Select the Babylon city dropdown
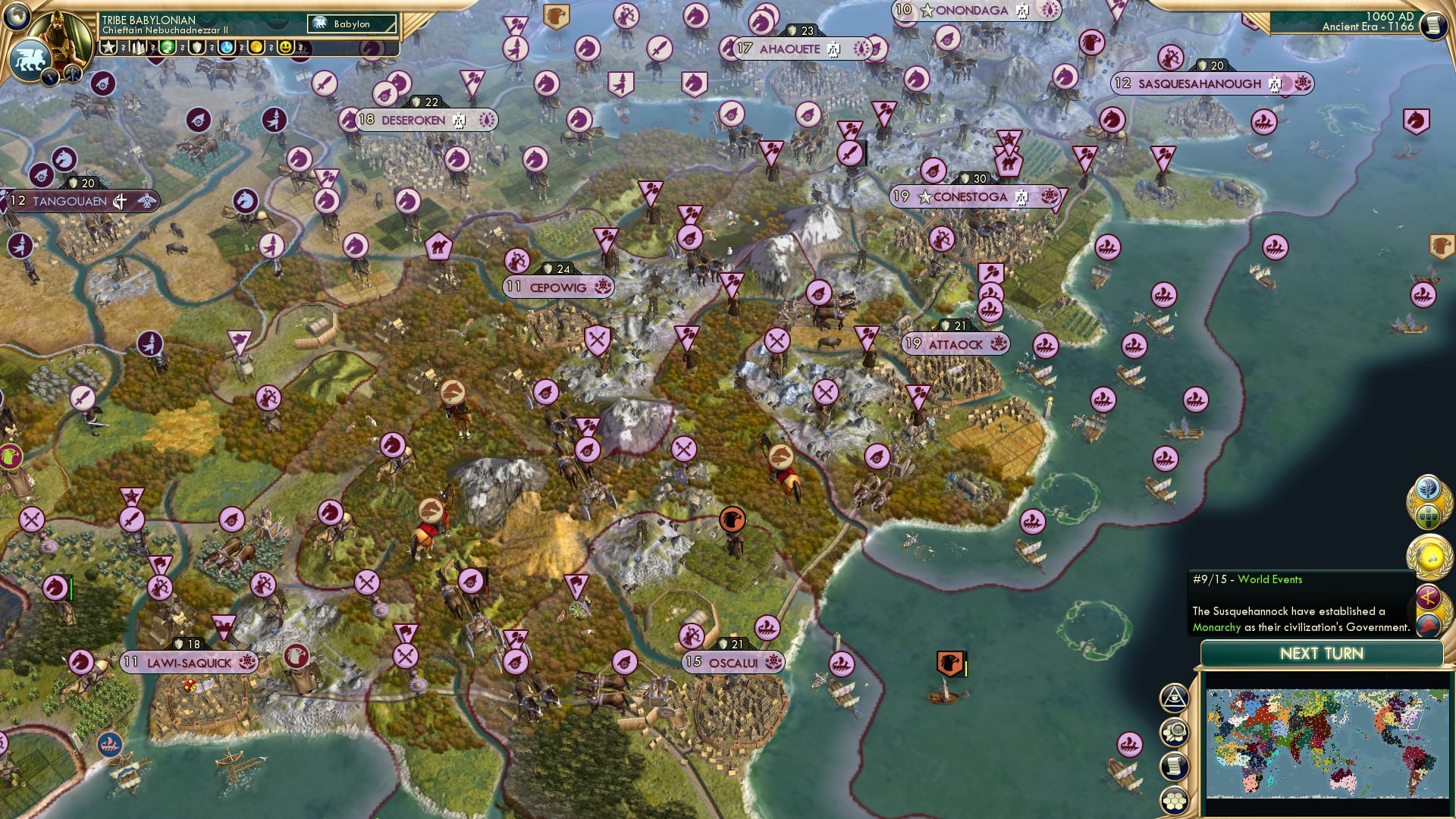This screenshot has height=819, width=1456. click(x=353, y=24)
